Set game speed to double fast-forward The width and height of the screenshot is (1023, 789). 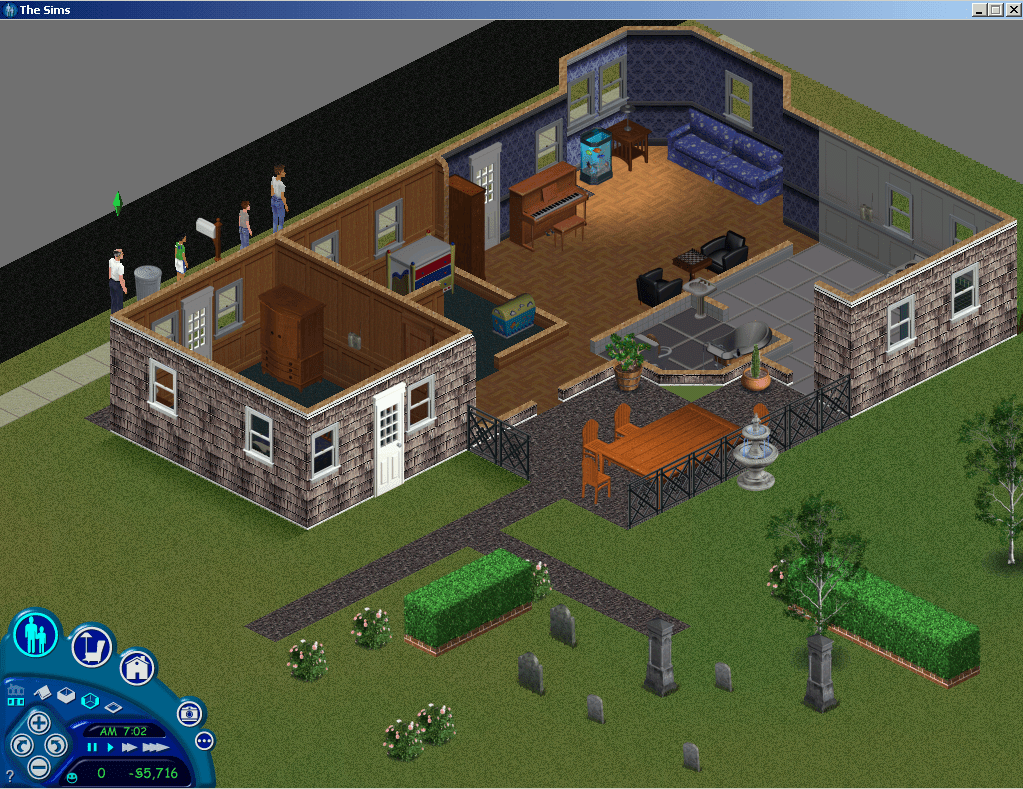(x=129, y=747)
